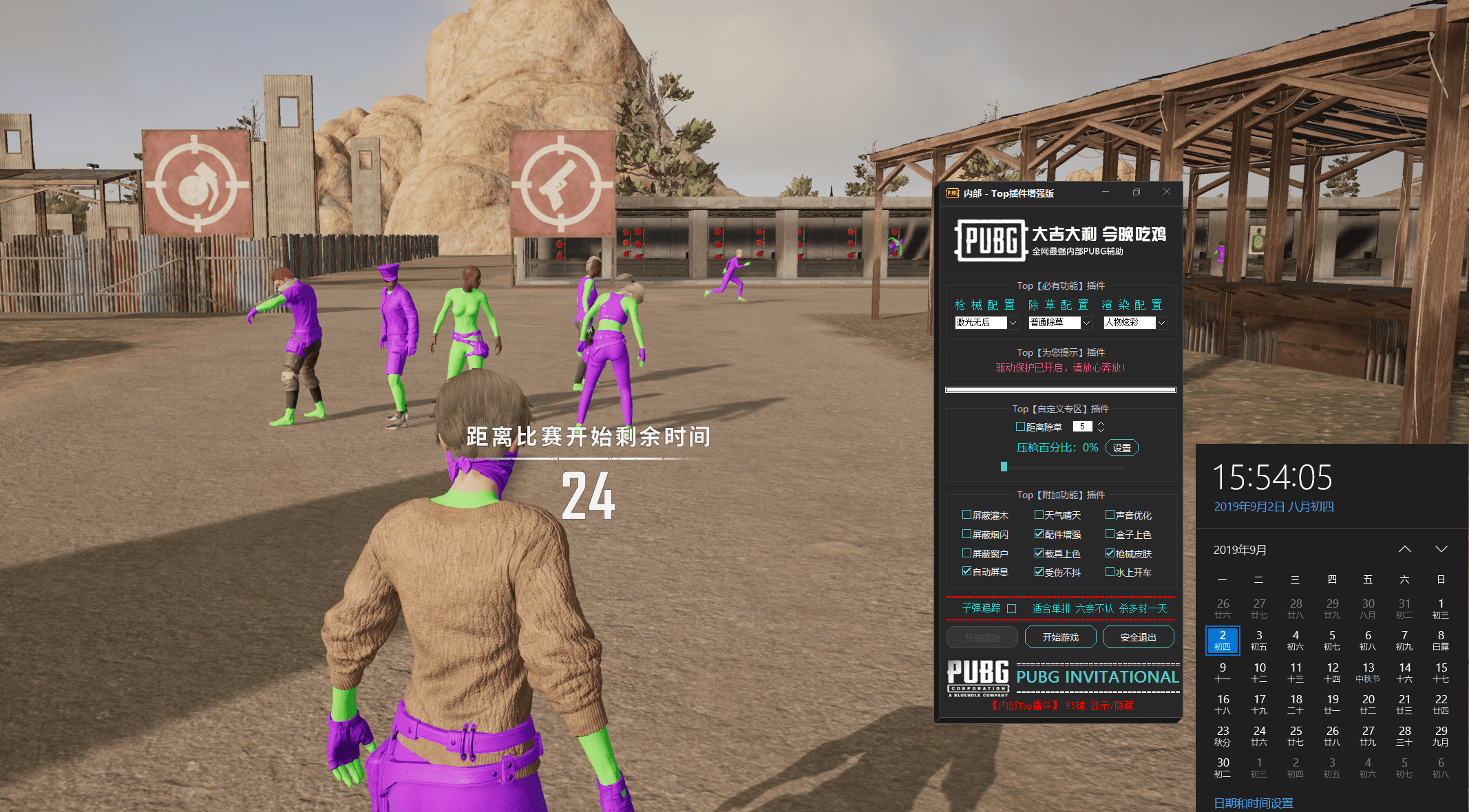Tick the 水上开车 checkbox
This screenshot has height=812, width=1469.
(1110, 572)
